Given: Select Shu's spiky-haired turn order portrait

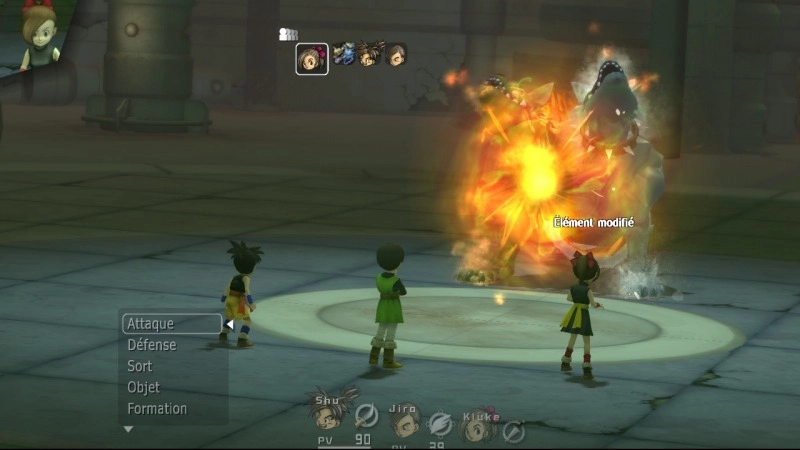Looking at the screenshot, I should tap(370, 54).
